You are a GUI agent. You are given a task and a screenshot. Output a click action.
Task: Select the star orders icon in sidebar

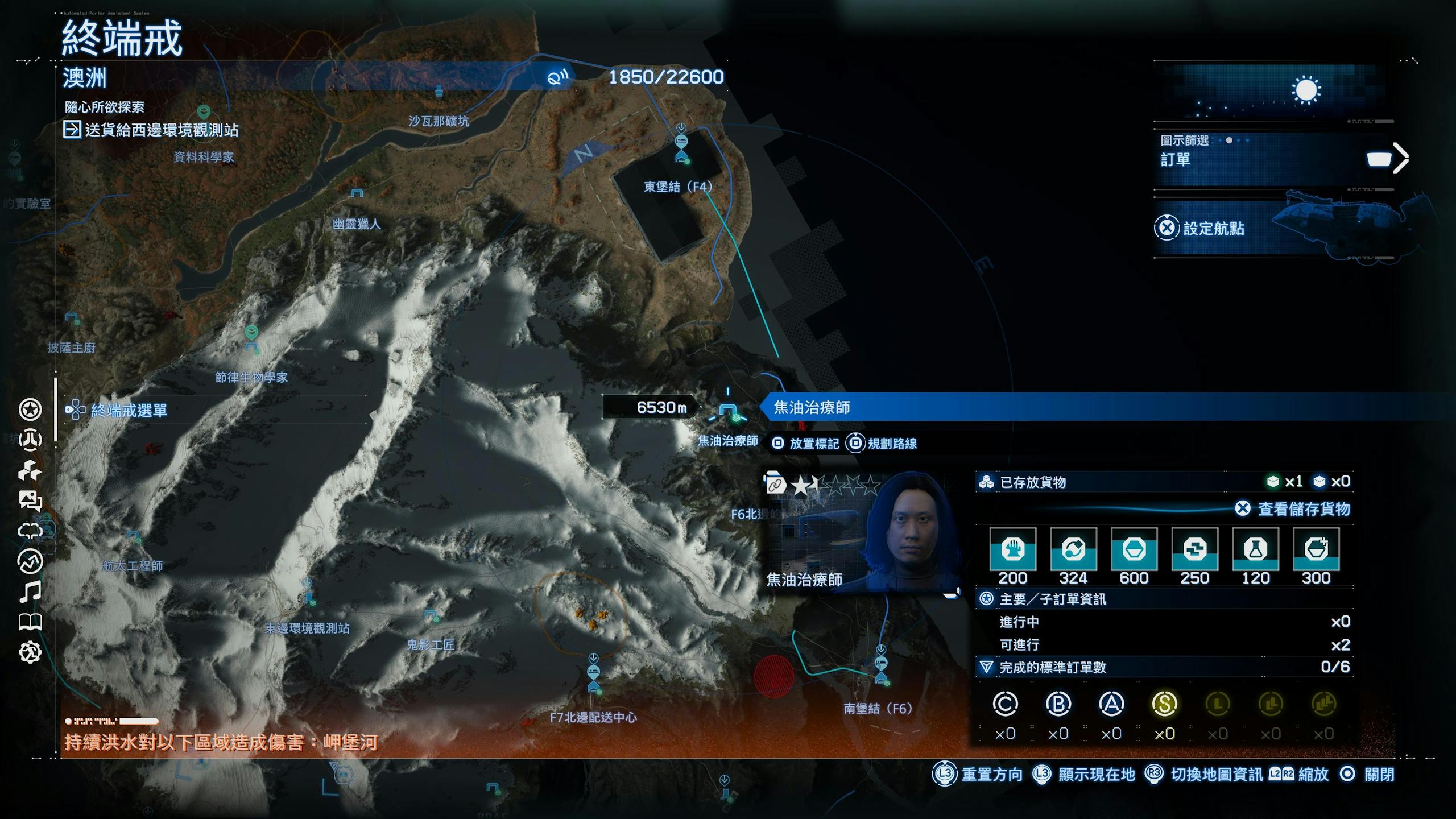click(x=30, y=409)
